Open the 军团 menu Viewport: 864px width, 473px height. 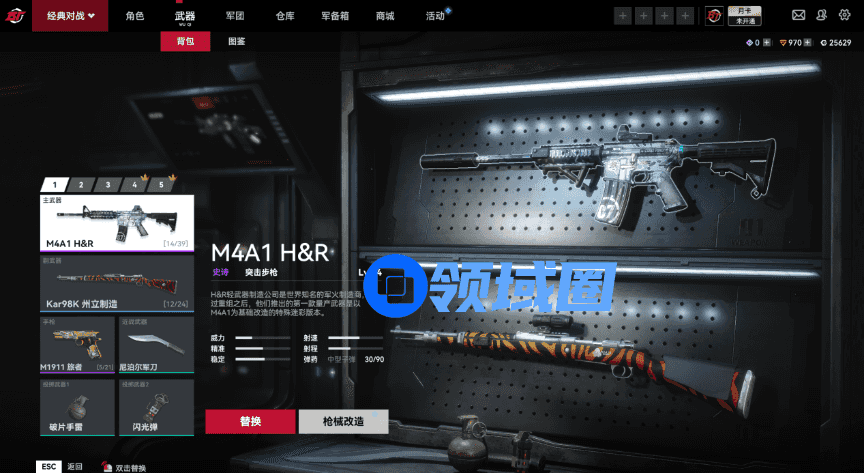click(x=235, y=16)
